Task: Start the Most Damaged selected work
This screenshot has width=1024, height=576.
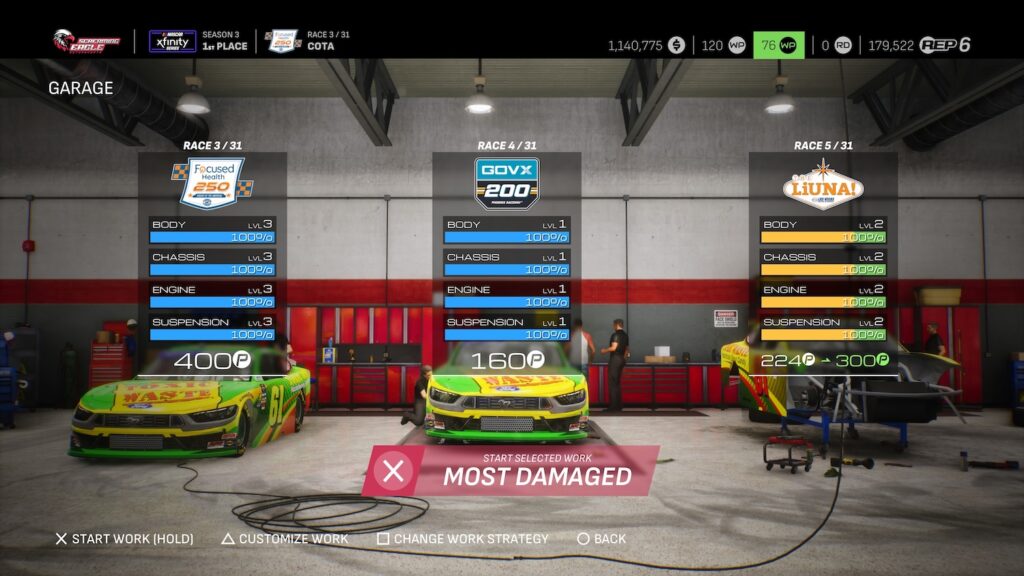Action: [x=511, y=471]
